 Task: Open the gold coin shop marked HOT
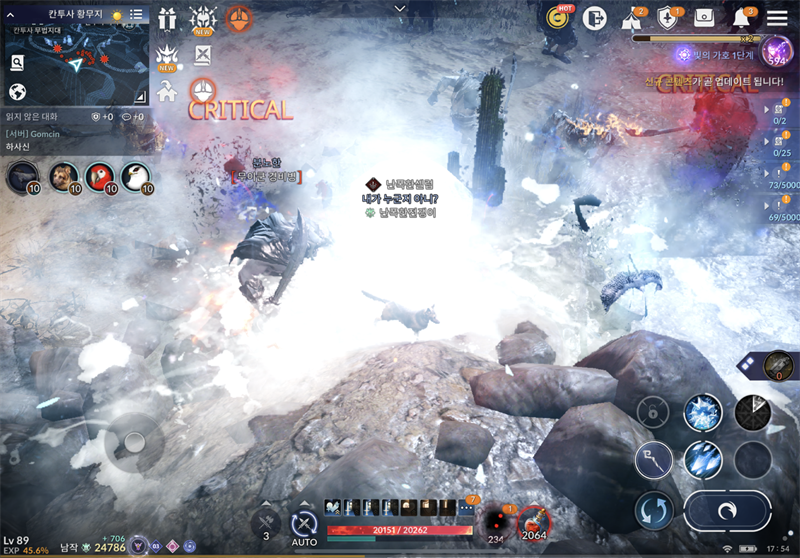(557, 18)
